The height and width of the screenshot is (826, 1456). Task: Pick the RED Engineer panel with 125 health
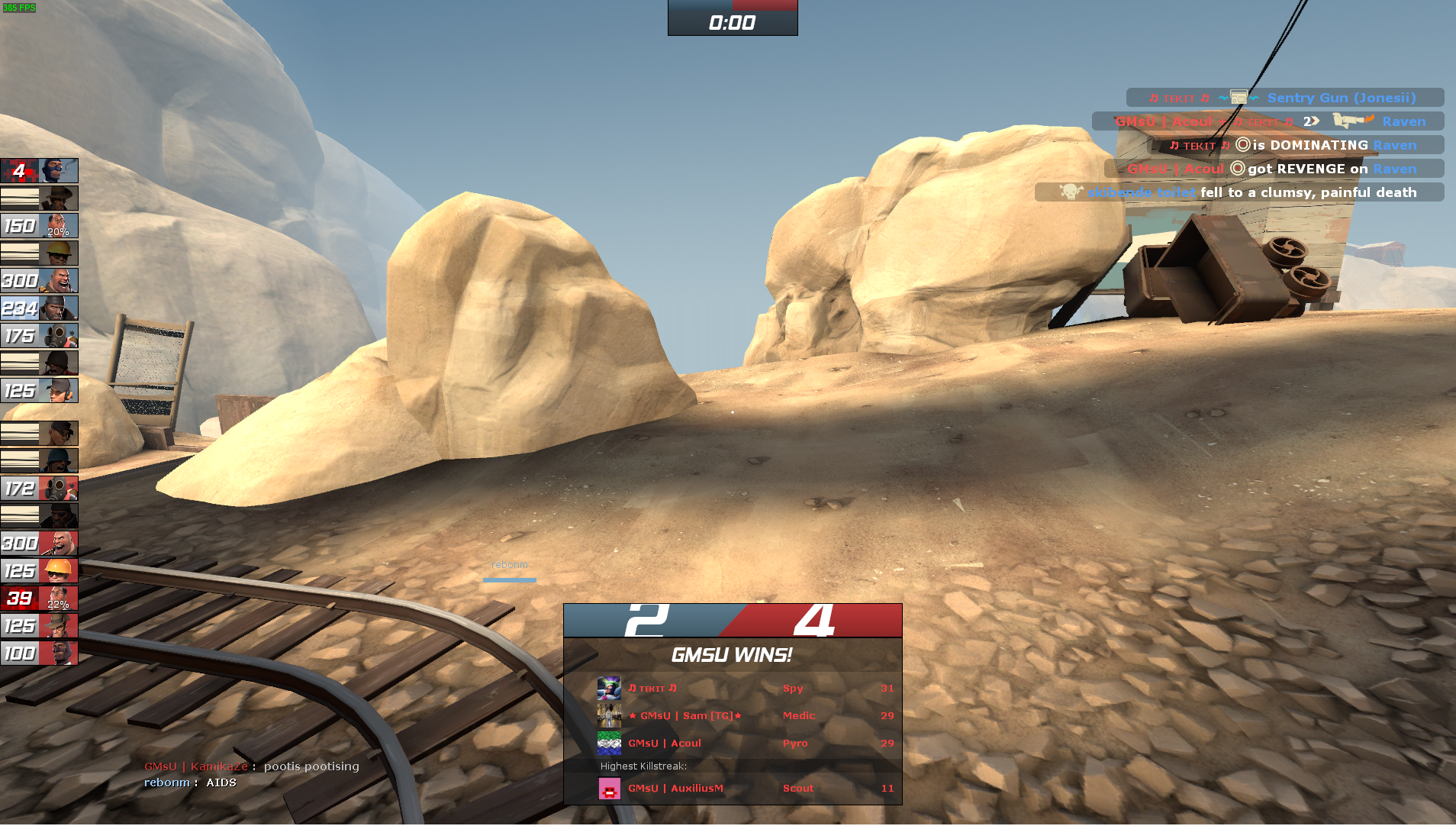[x=39, y=571]
